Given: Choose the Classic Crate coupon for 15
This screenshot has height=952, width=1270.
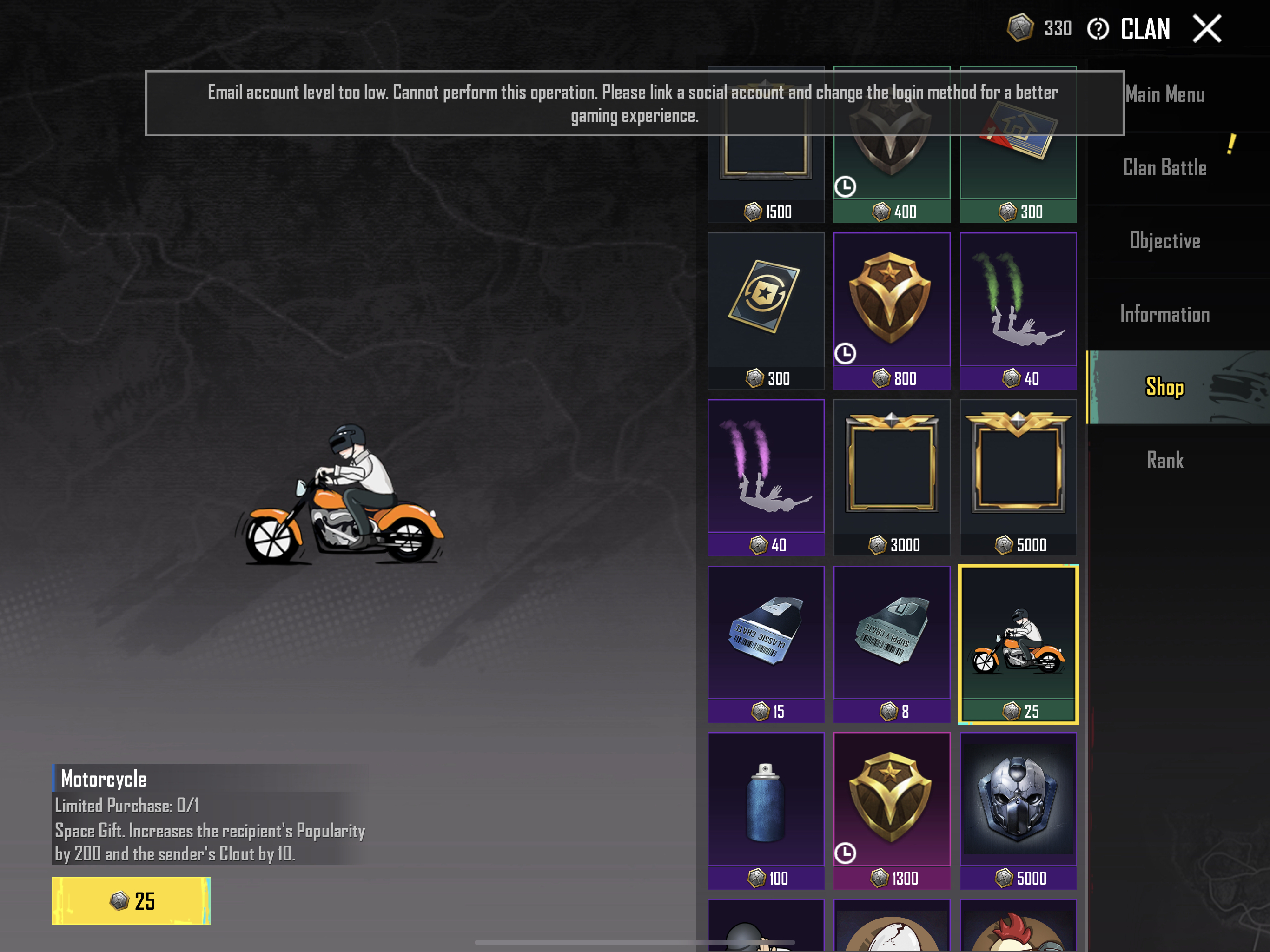Looking at the screenshot, I should (765, 644).
